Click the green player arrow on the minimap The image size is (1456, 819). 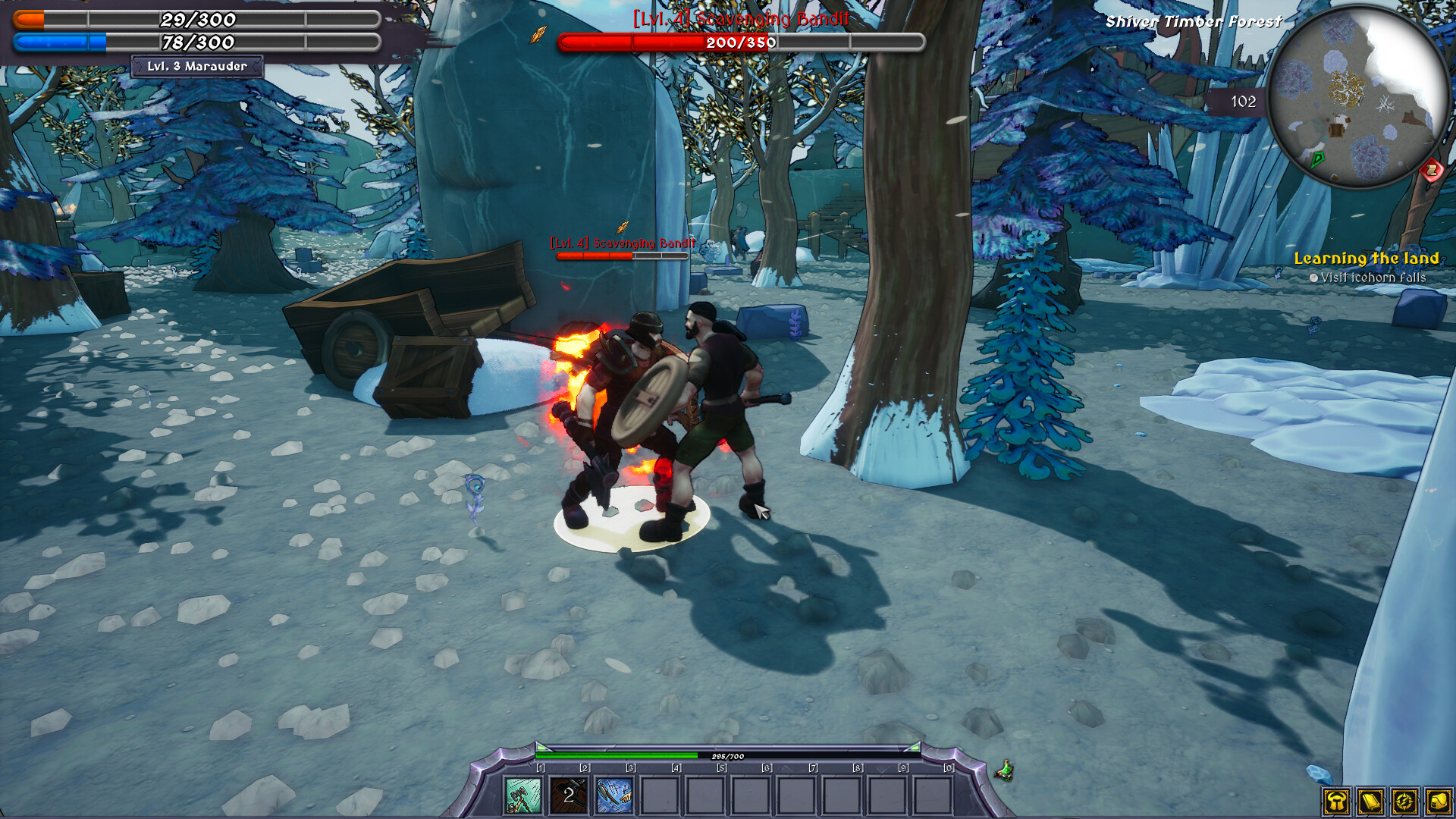[1317, 160]
